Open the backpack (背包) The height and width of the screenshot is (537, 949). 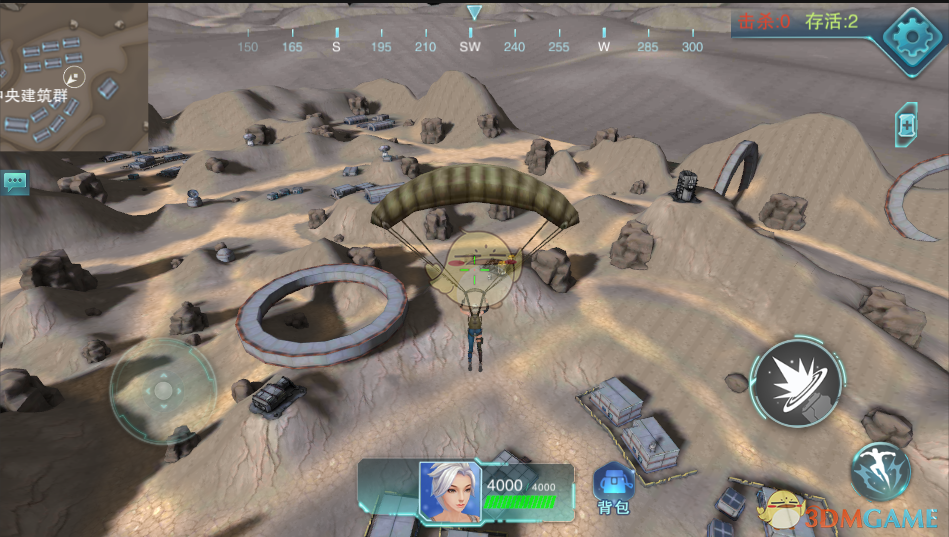click(612, 487)
